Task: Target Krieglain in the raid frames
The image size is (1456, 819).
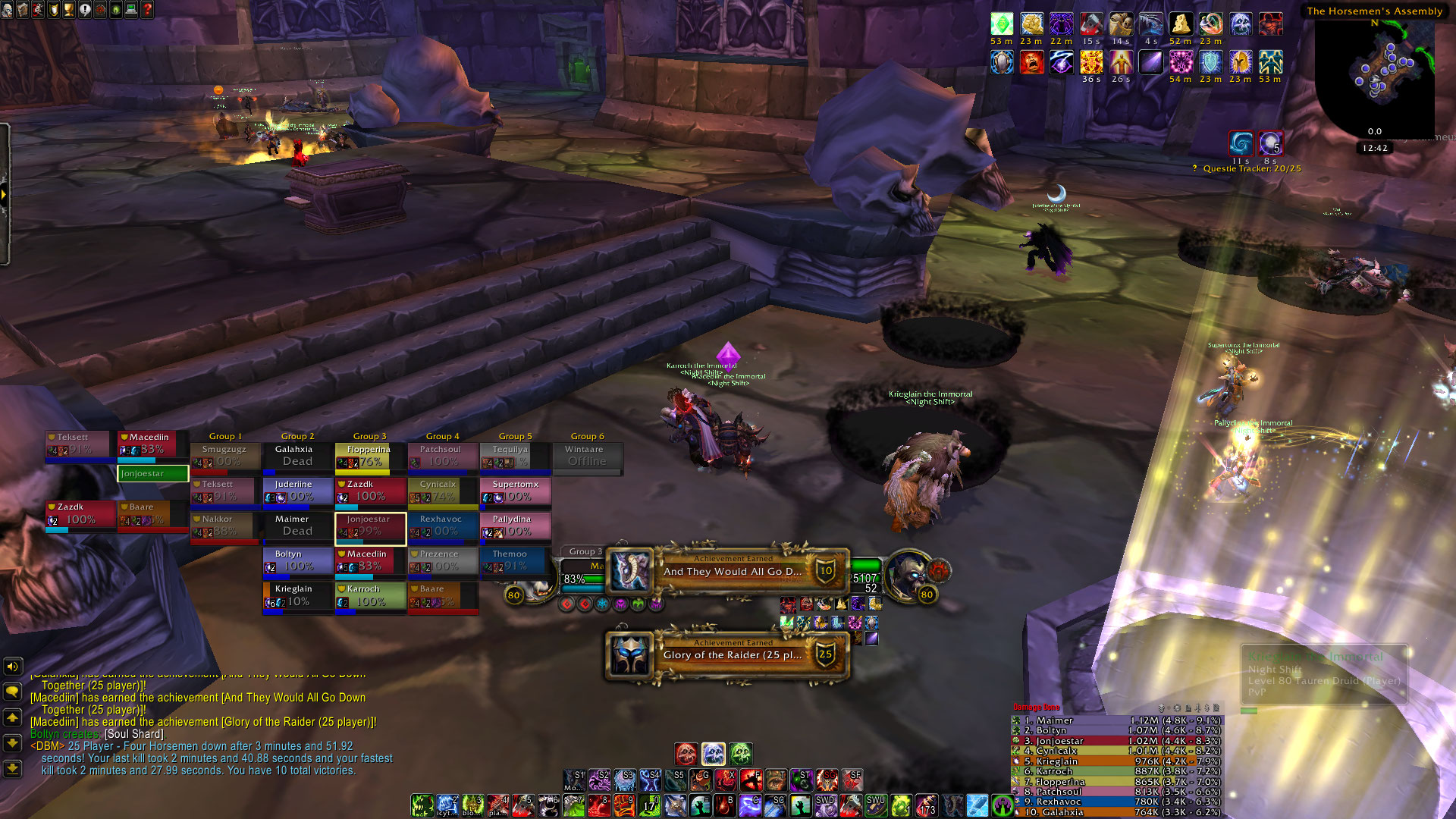Action: [x=297, y=595]
